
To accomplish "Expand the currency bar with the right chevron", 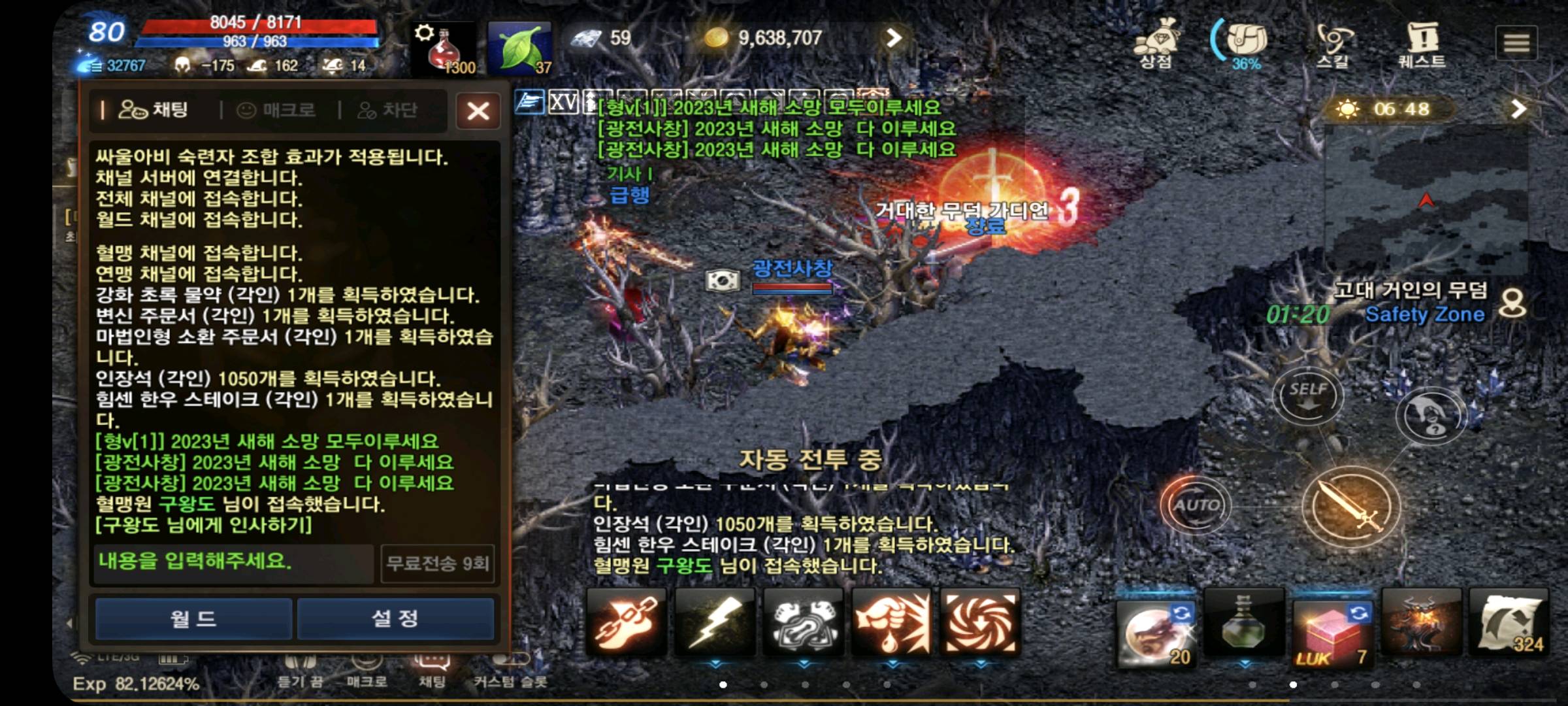I will click(895, 39).
